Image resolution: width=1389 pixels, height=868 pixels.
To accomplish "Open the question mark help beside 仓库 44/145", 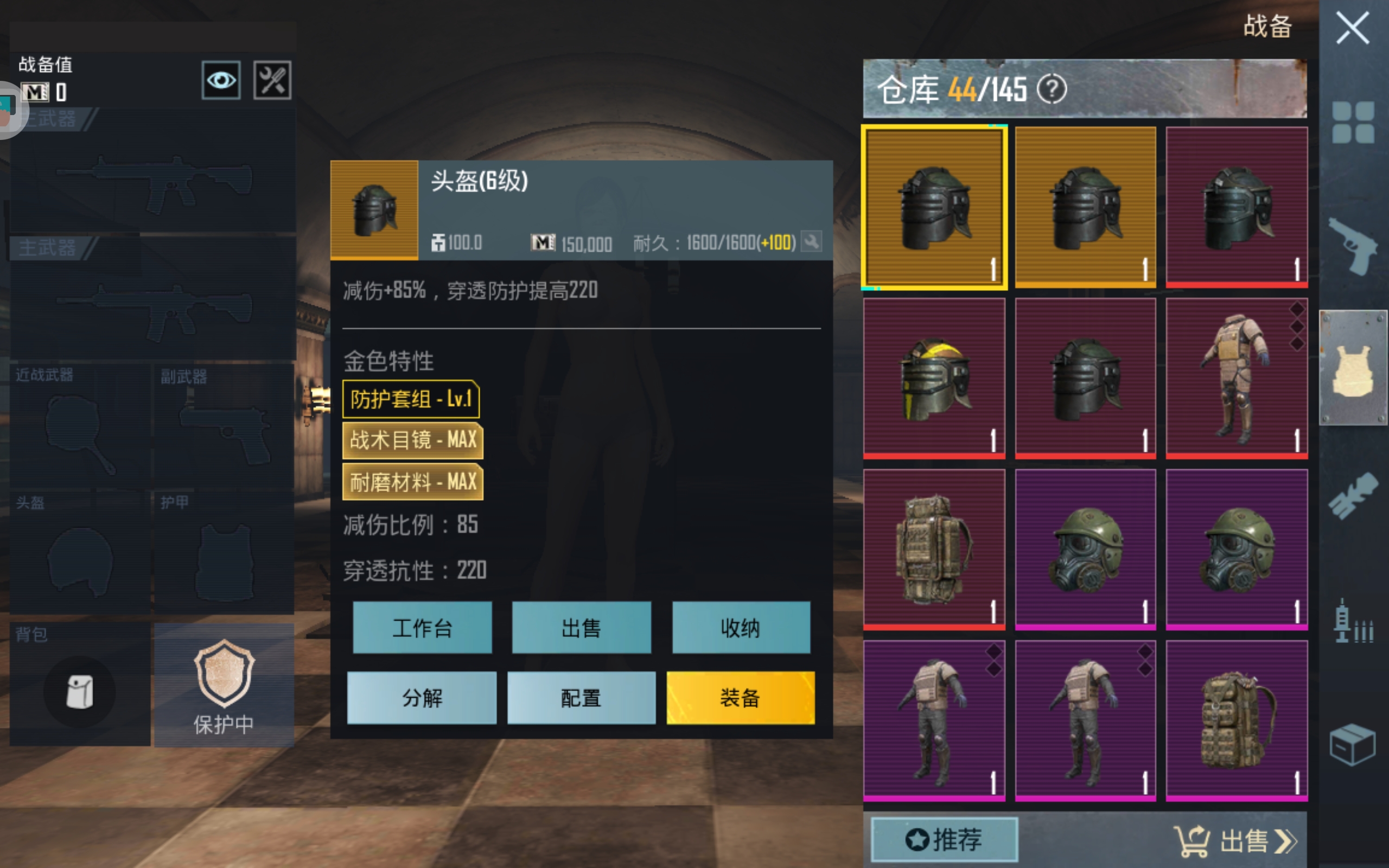I will coord(1054,90).
